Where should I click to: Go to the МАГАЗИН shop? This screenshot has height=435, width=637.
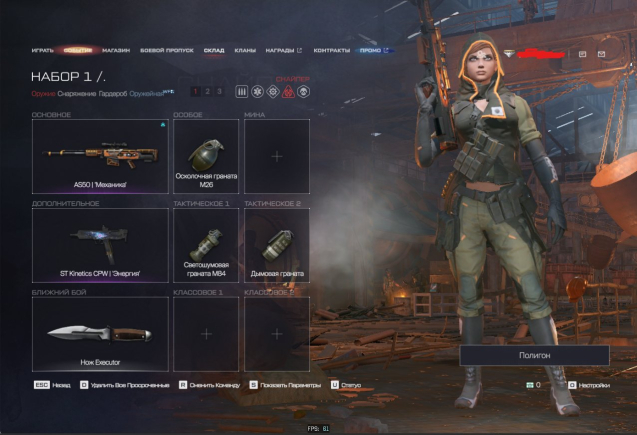[116, 50]
